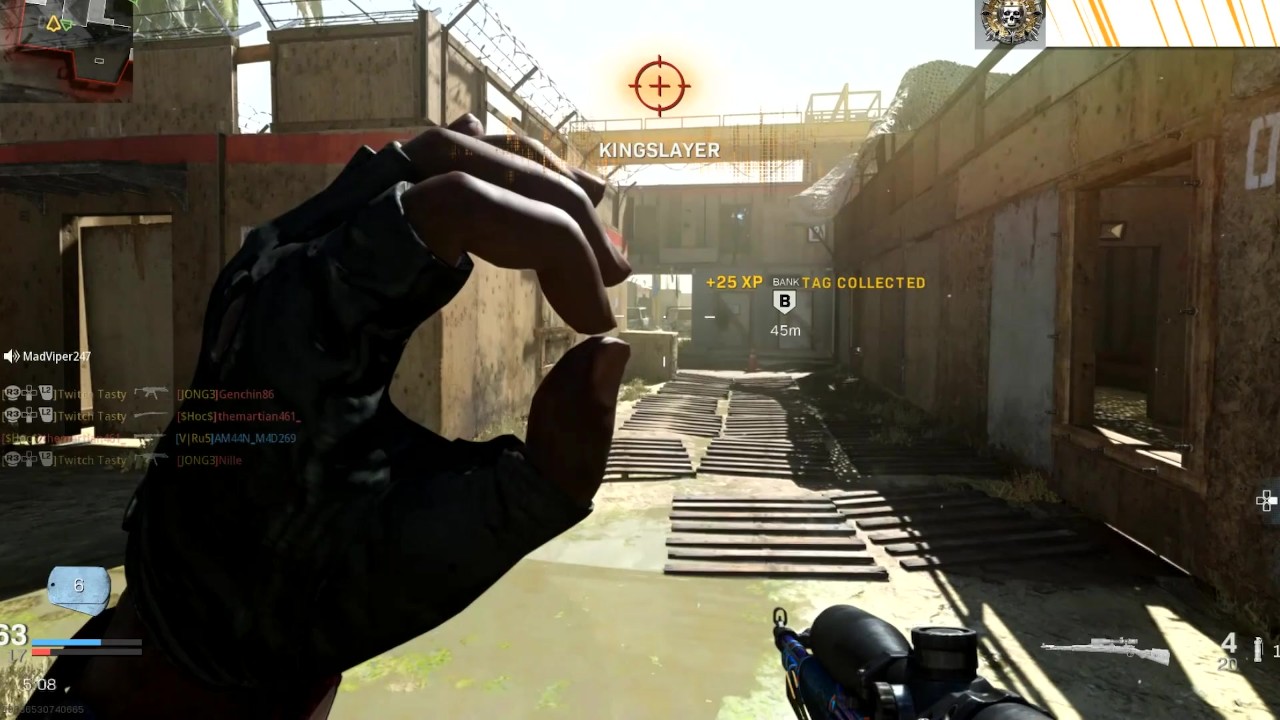Screen dimensions: 1280x720
Task: Click the KINGSLAYER killstreak reticle
Action: 658,85
